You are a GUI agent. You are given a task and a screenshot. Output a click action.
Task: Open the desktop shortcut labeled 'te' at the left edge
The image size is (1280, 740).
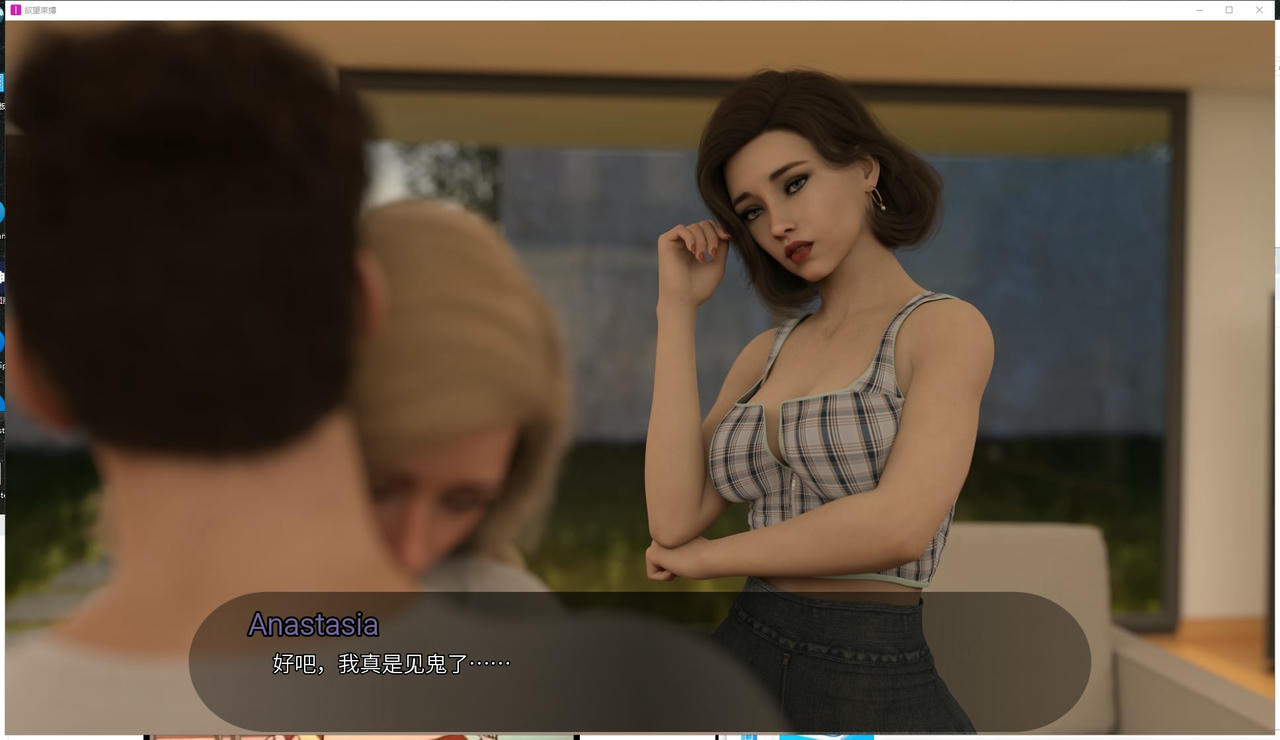tap(3, 495)
